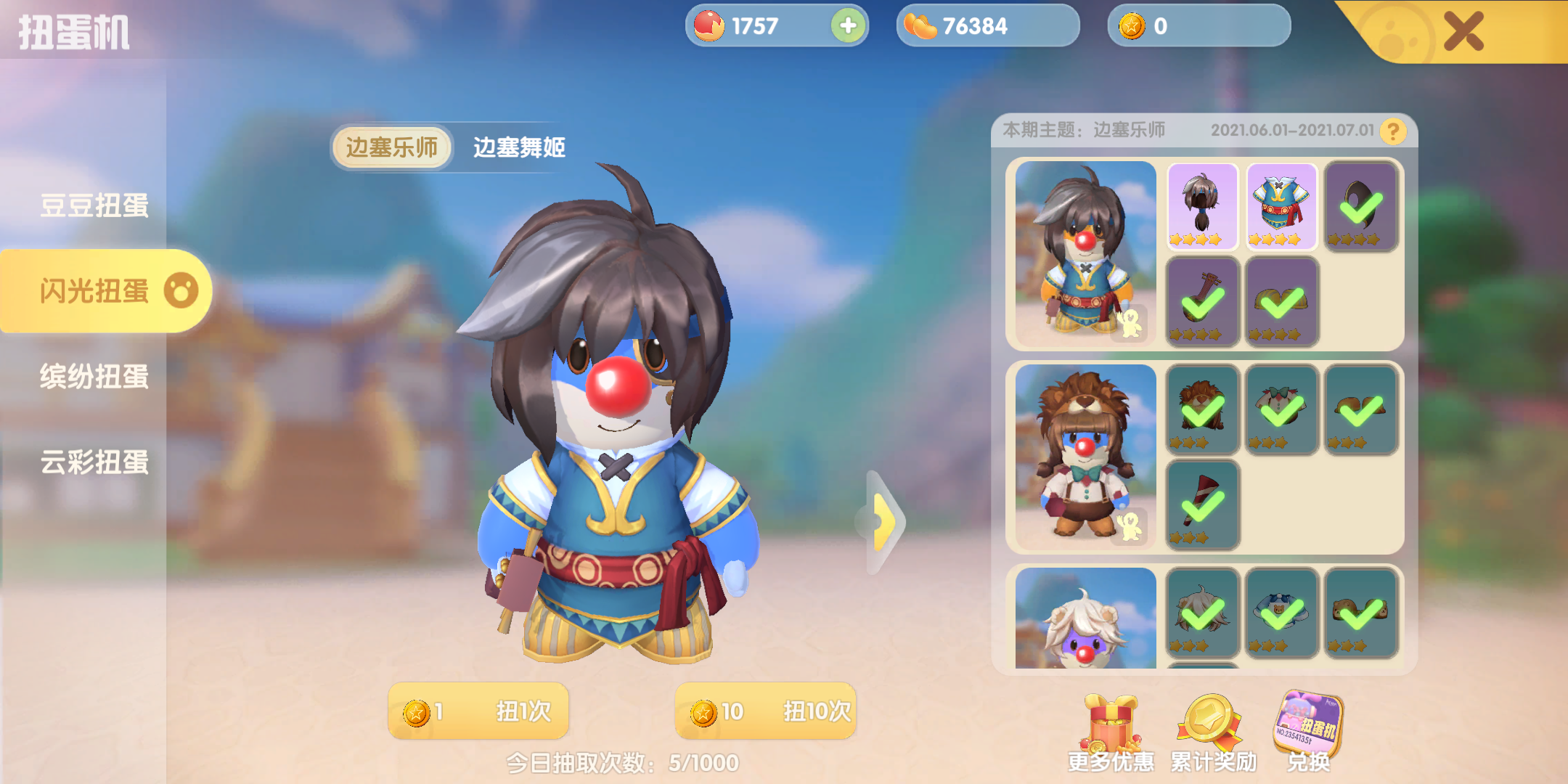Click the plus icon to buy more red gems
Viewport: 1568px width, 784px height.
847,26
